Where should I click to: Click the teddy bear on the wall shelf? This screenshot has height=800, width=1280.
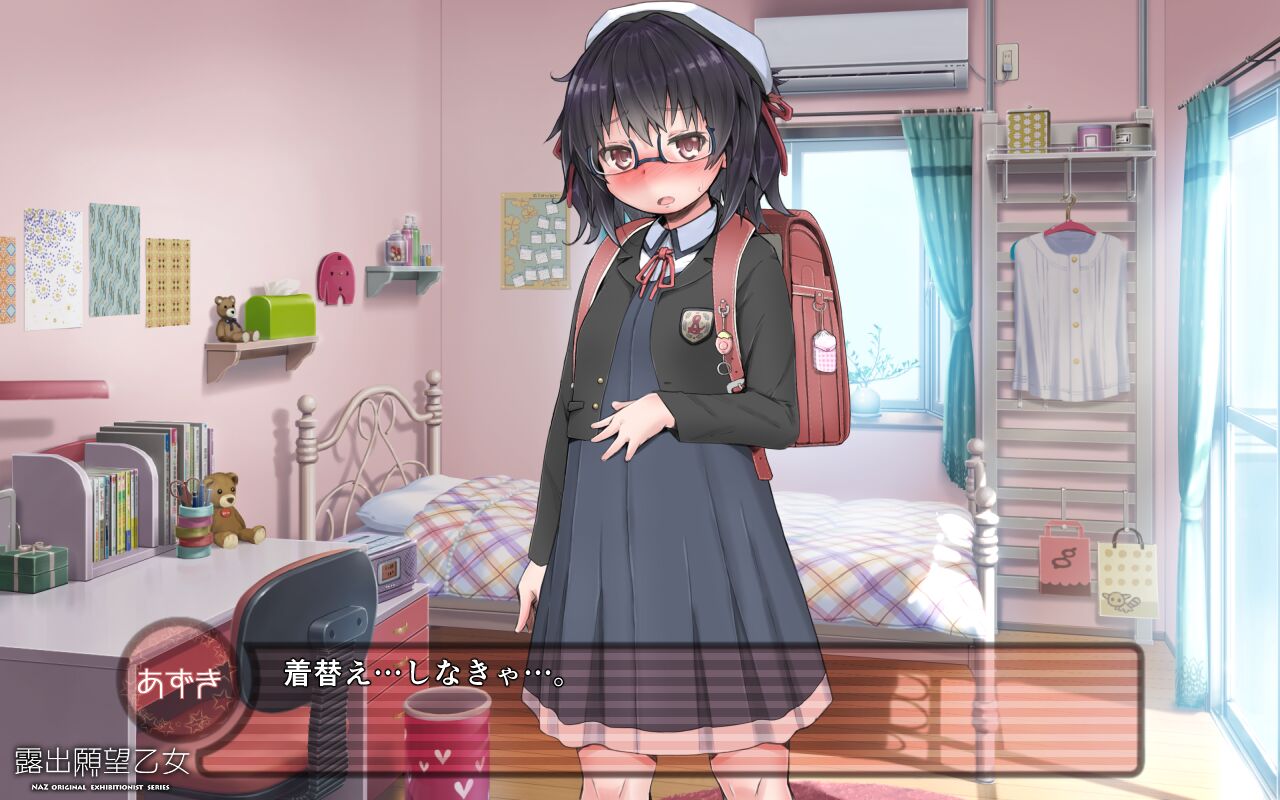[x=225, y=318]
